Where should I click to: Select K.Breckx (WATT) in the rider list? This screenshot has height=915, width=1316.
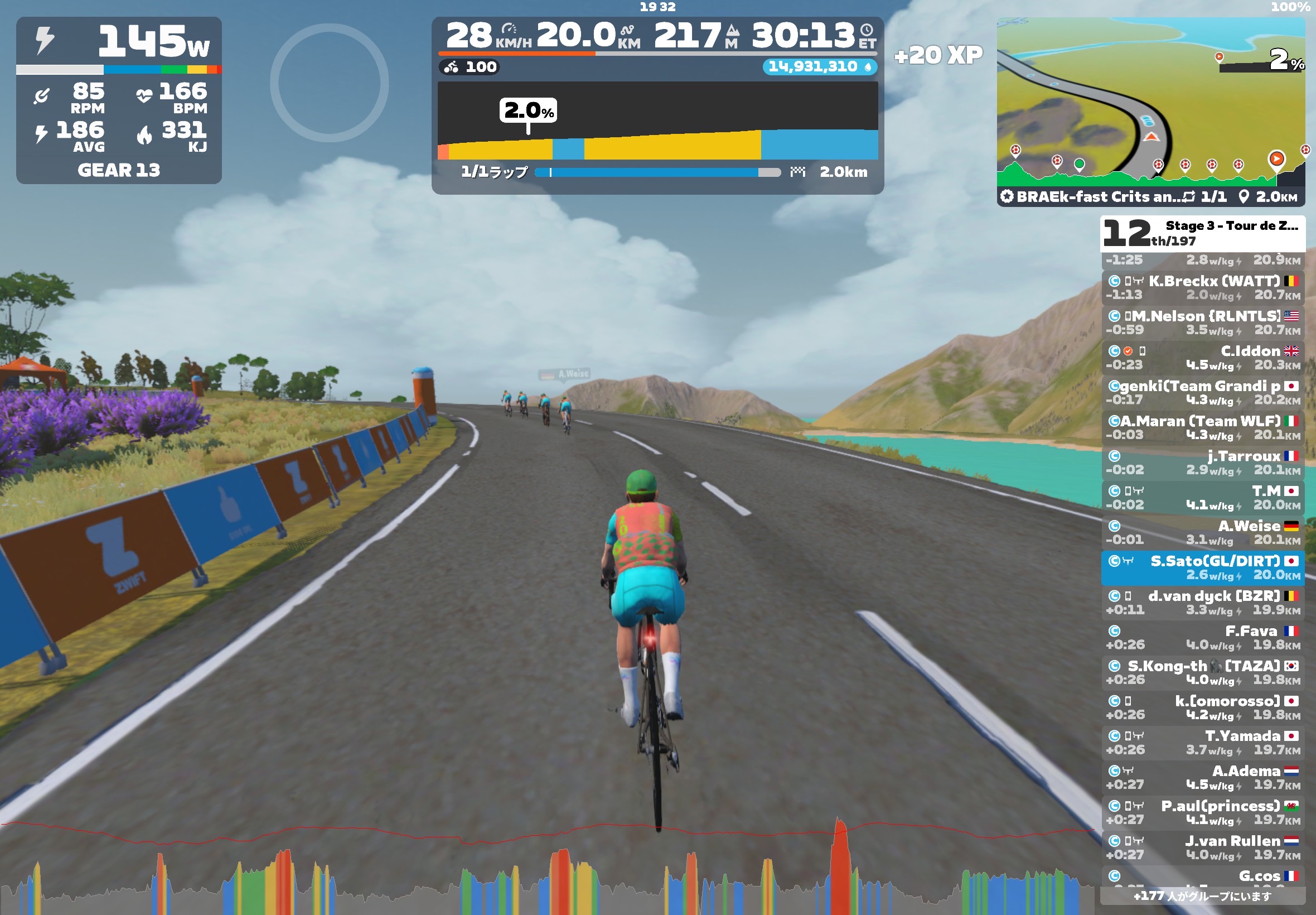(x=1203, y=287)
